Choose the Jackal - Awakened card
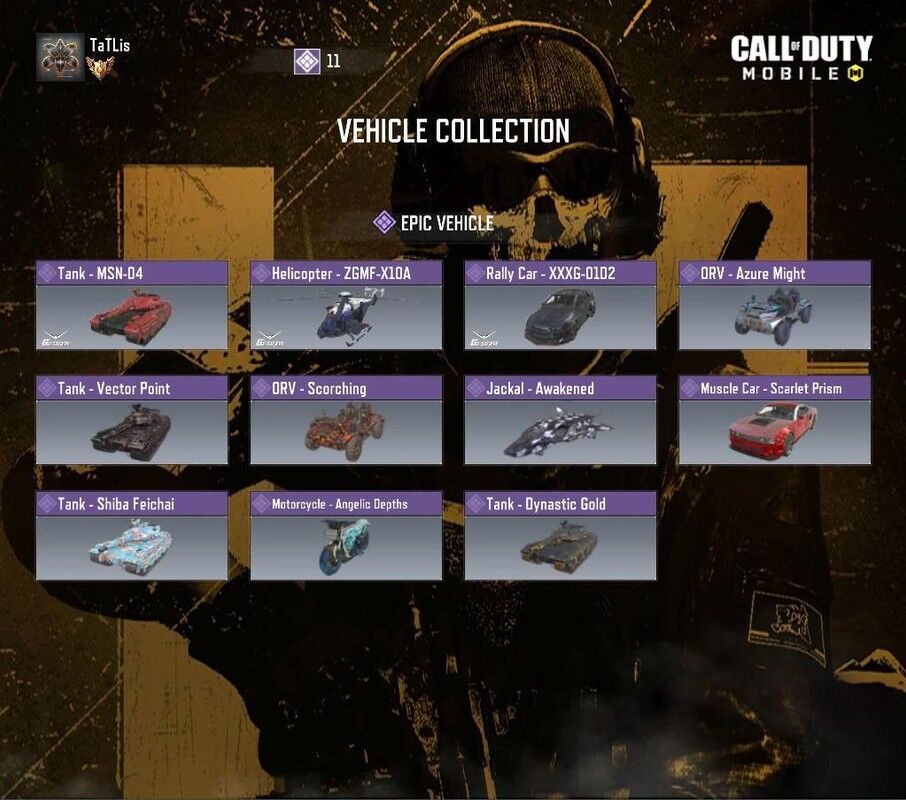This screenshot has height=800, width=906. coord(560,421)
